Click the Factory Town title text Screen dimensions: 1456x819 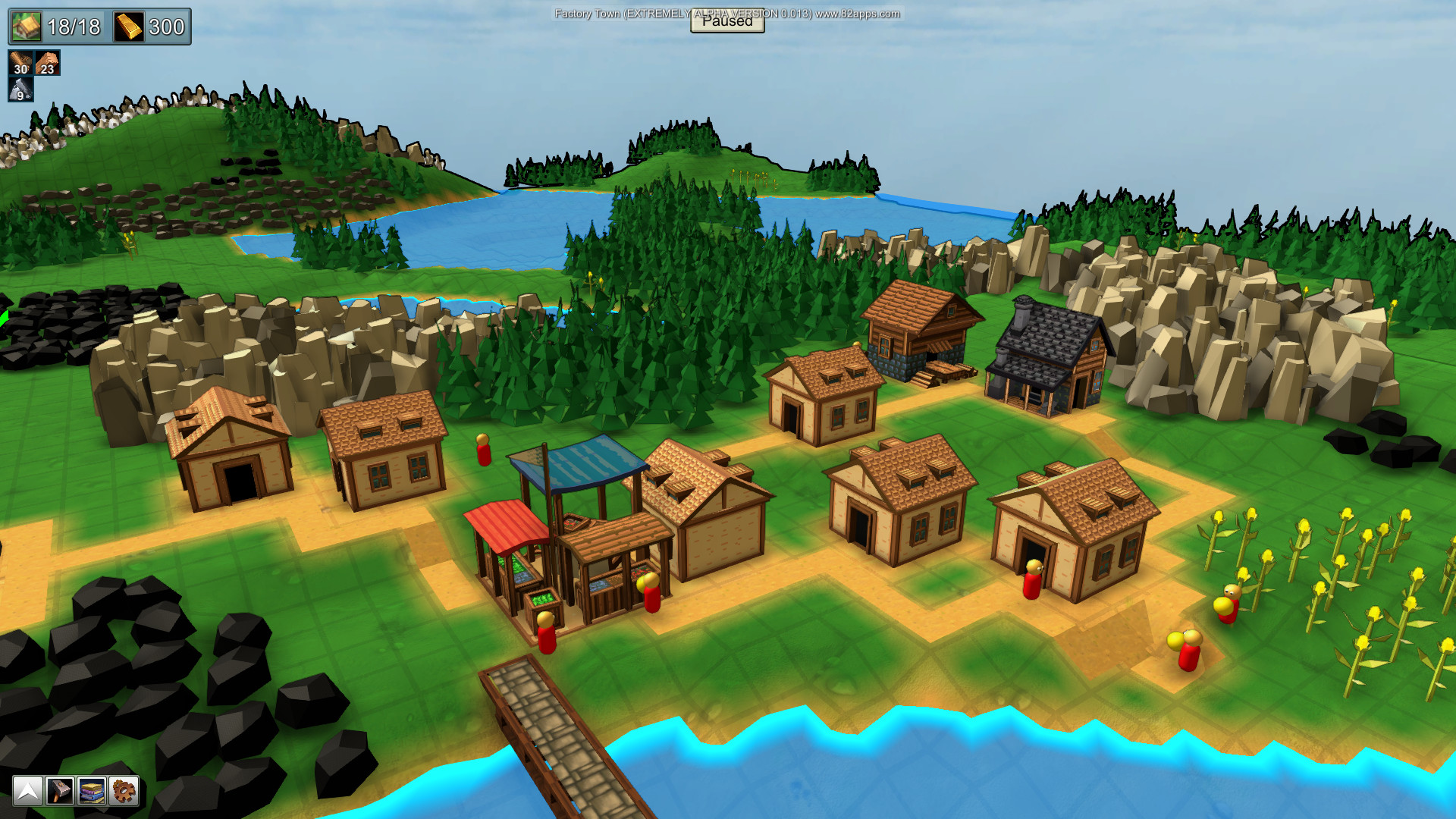588,13
